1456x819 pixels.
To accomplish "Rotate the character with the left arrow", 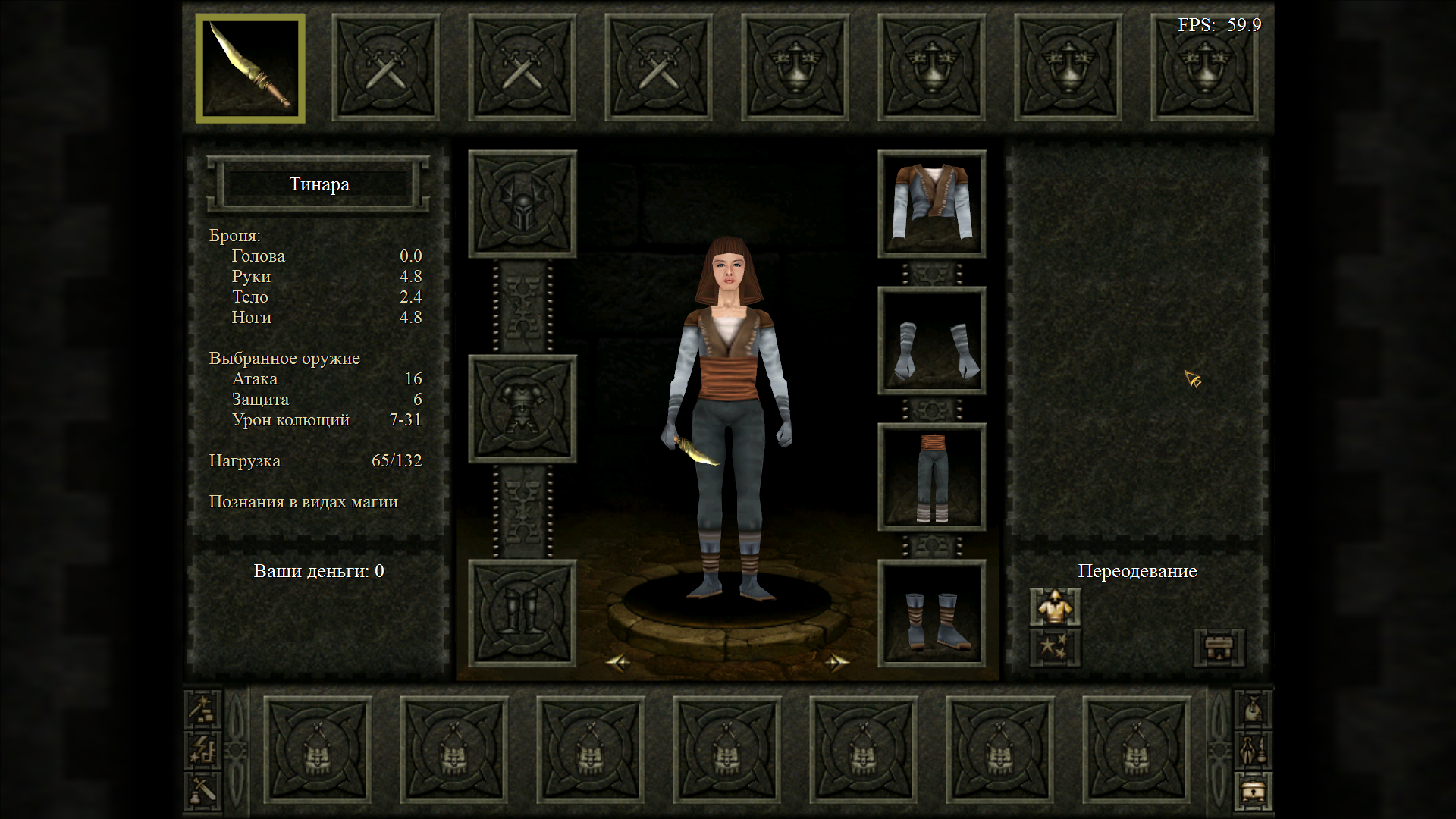I will [618, 663].
